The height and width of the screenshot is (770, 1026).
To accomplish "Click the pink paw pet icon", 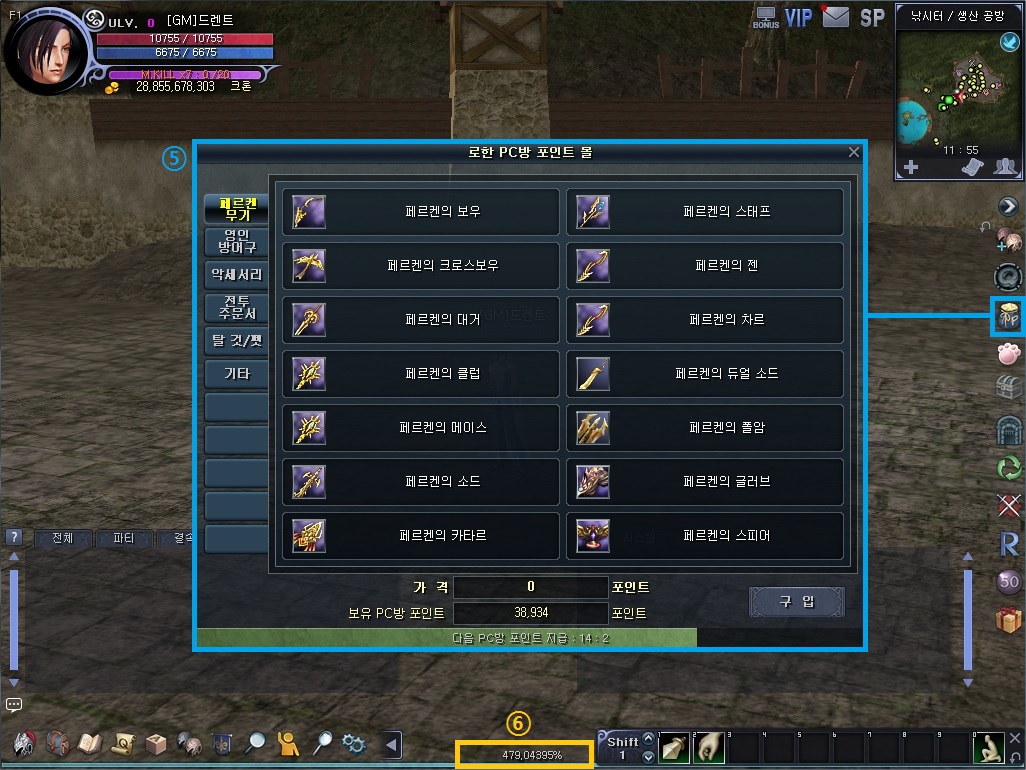I will coord(1008,352).
